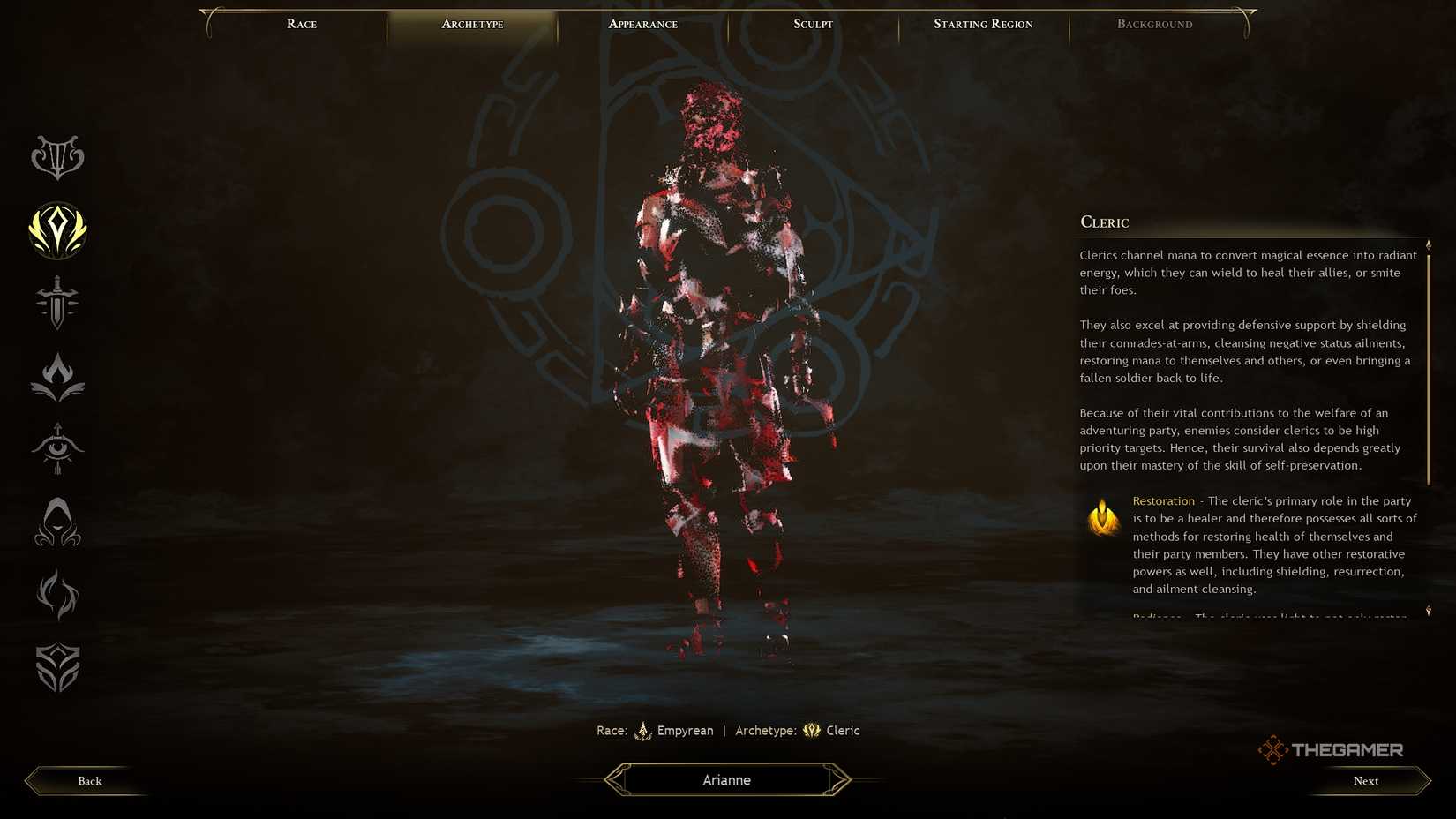Pick the flame-leaf Druid archetype icon
The image size is (1456, 819).
tap(56, 377)
